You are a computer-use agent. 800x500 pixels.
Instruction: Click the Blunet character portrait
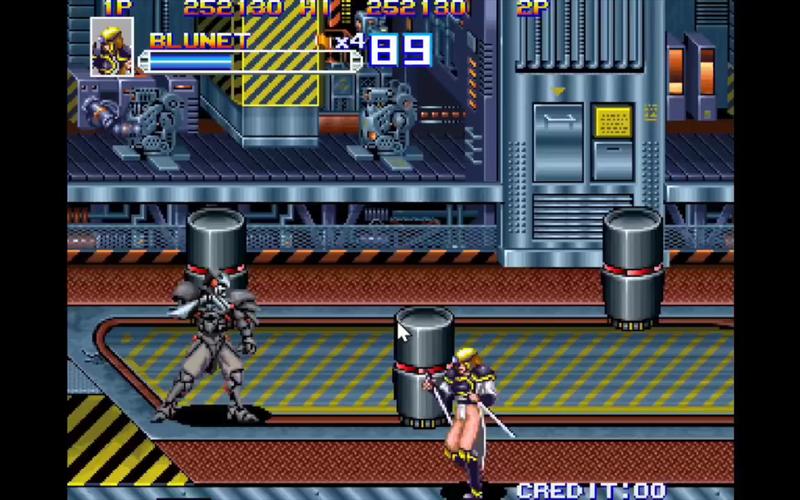click(x=112, y=48)
